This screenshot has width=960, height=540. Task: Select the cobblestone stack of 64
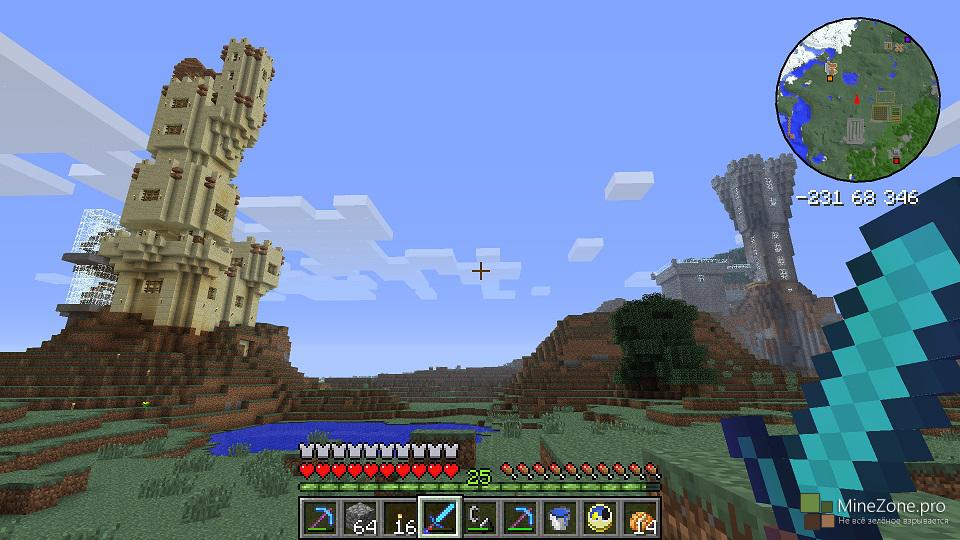(x=360, y=517)
